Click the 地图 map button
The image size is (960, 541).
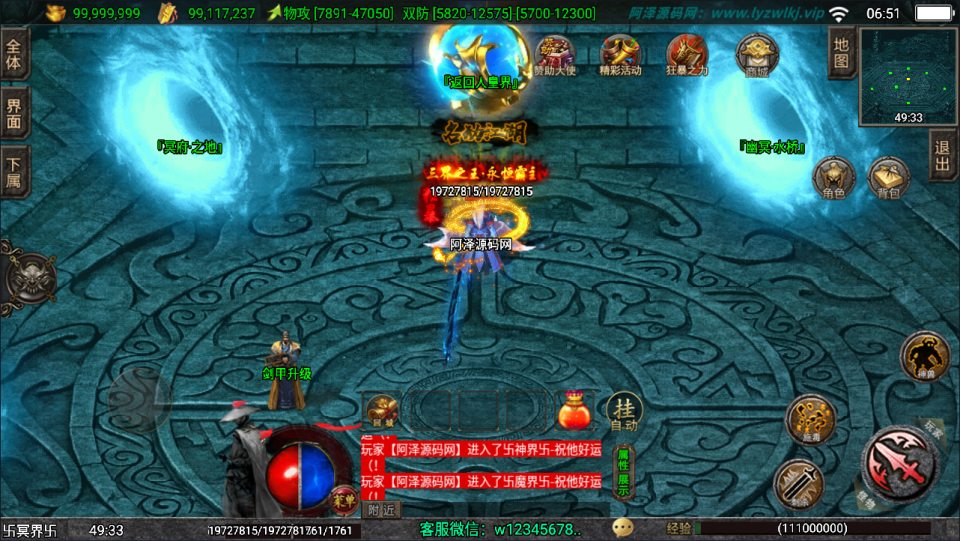(842, 53)
